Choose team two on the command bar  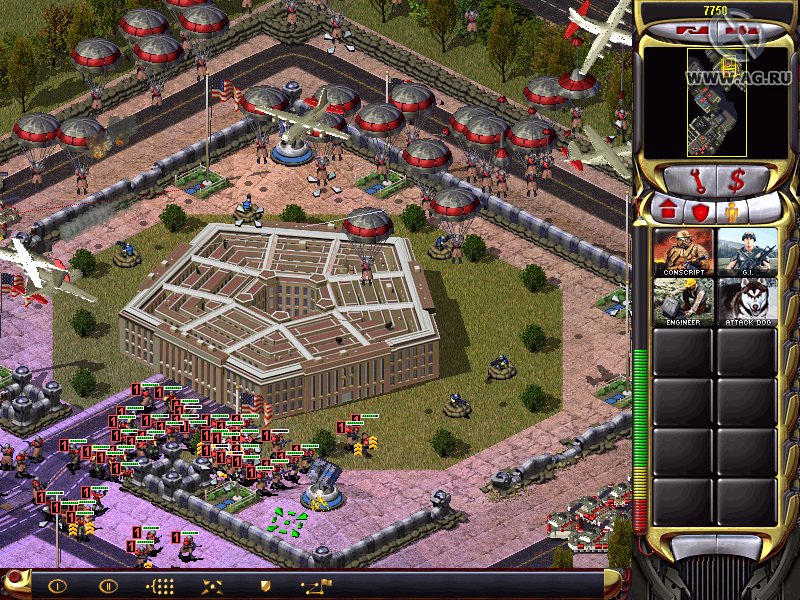tap(107, 586)
